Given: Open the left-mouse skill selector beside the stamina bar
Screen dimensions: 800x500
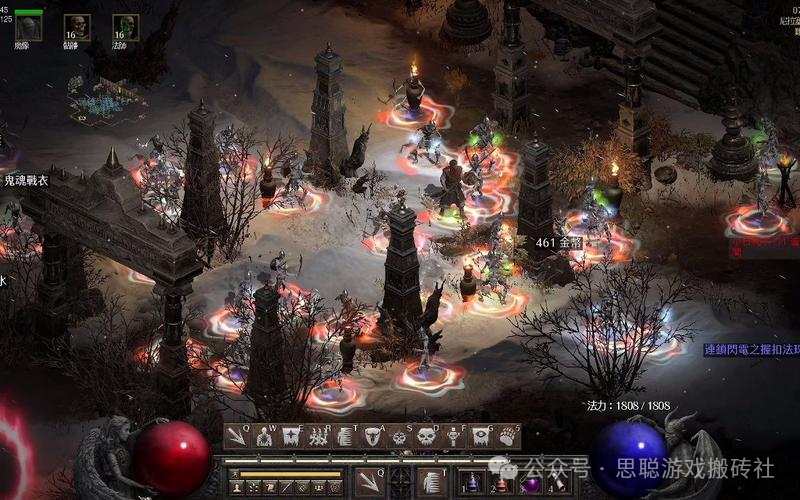Looking at the screenshot, I should tap(369, 481).
